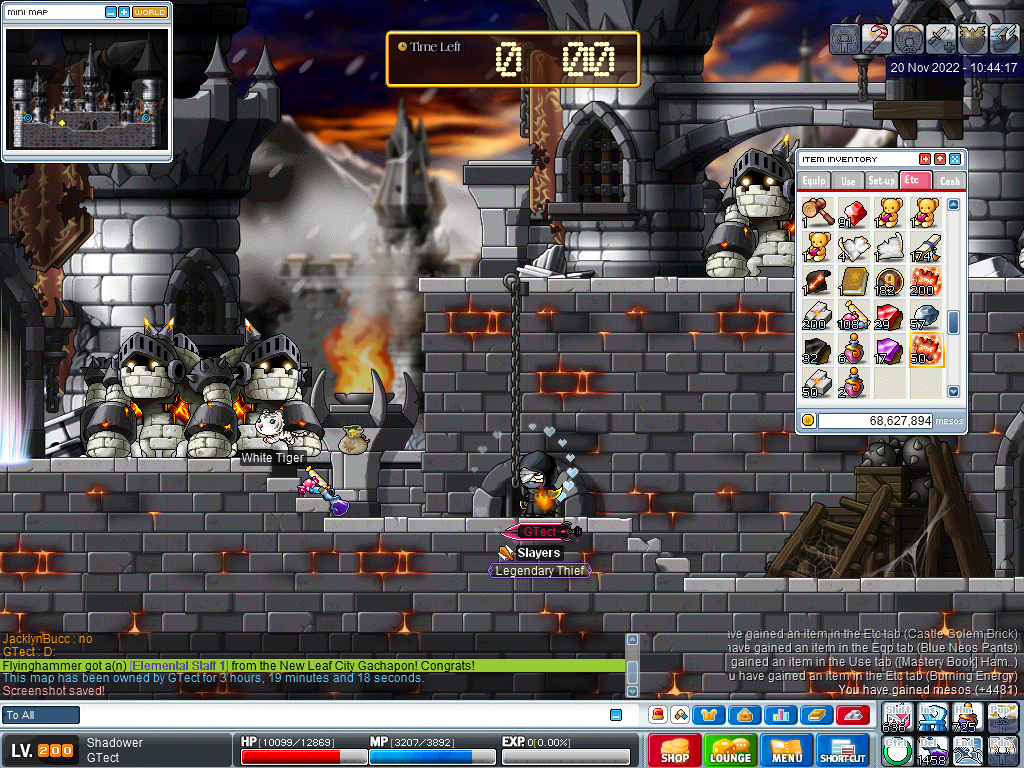Select the brown book item slot
This screenshot has height=768, width=1024.
(853, 281)
